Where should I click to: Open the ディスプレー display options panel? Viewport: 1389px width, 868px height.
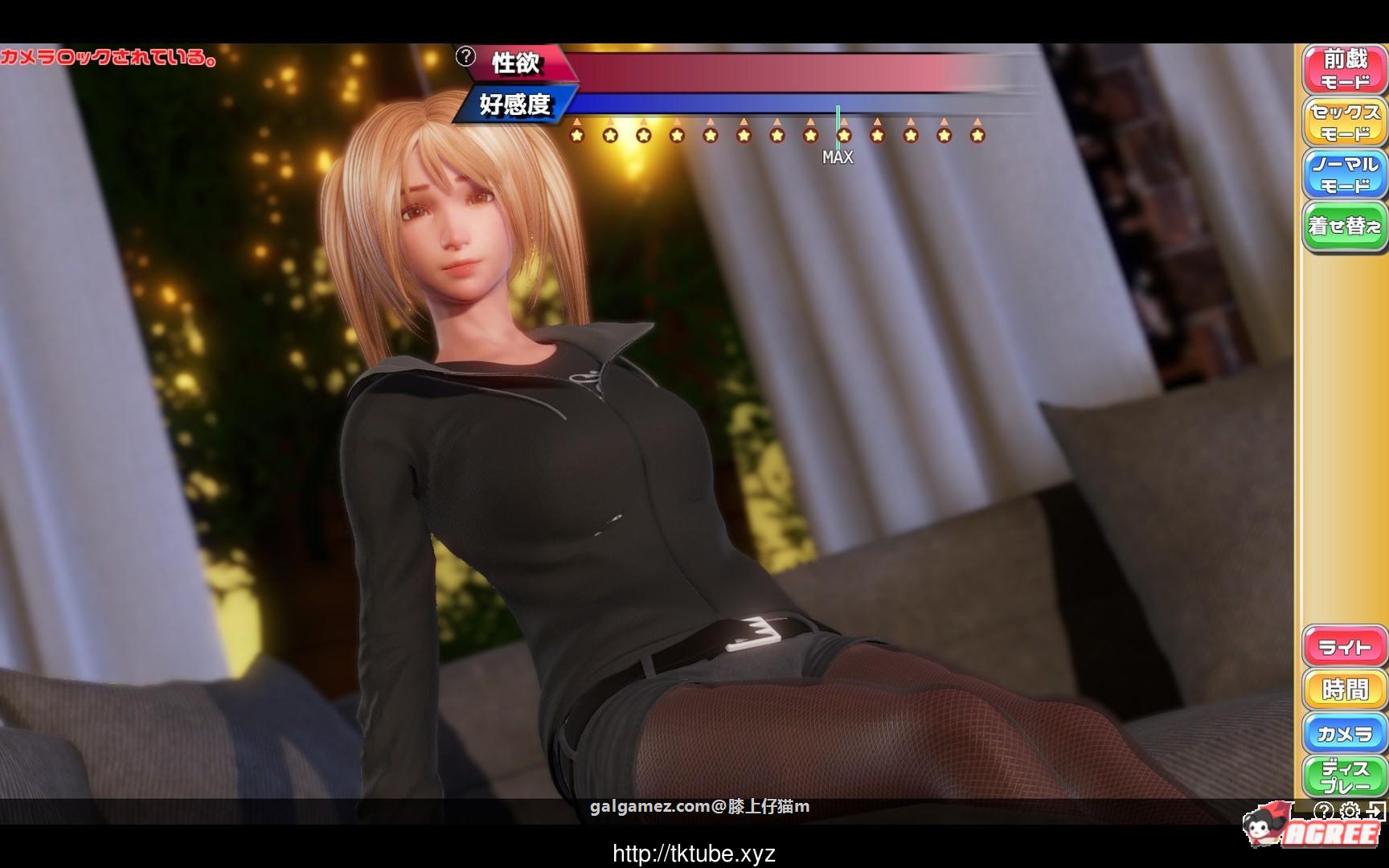point(1346,777)
